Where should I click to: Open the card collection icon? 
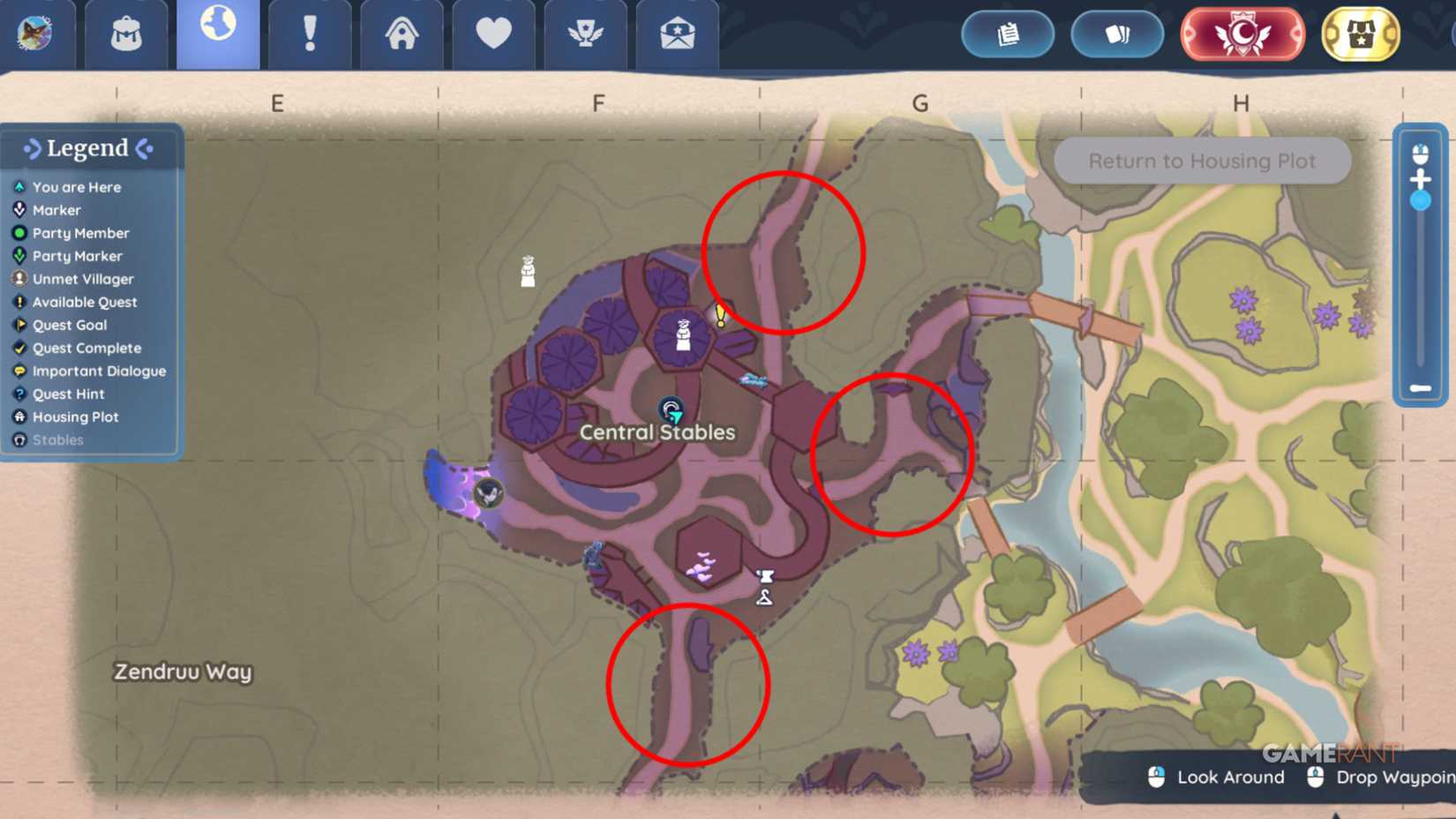click(x=1117, y=34)
